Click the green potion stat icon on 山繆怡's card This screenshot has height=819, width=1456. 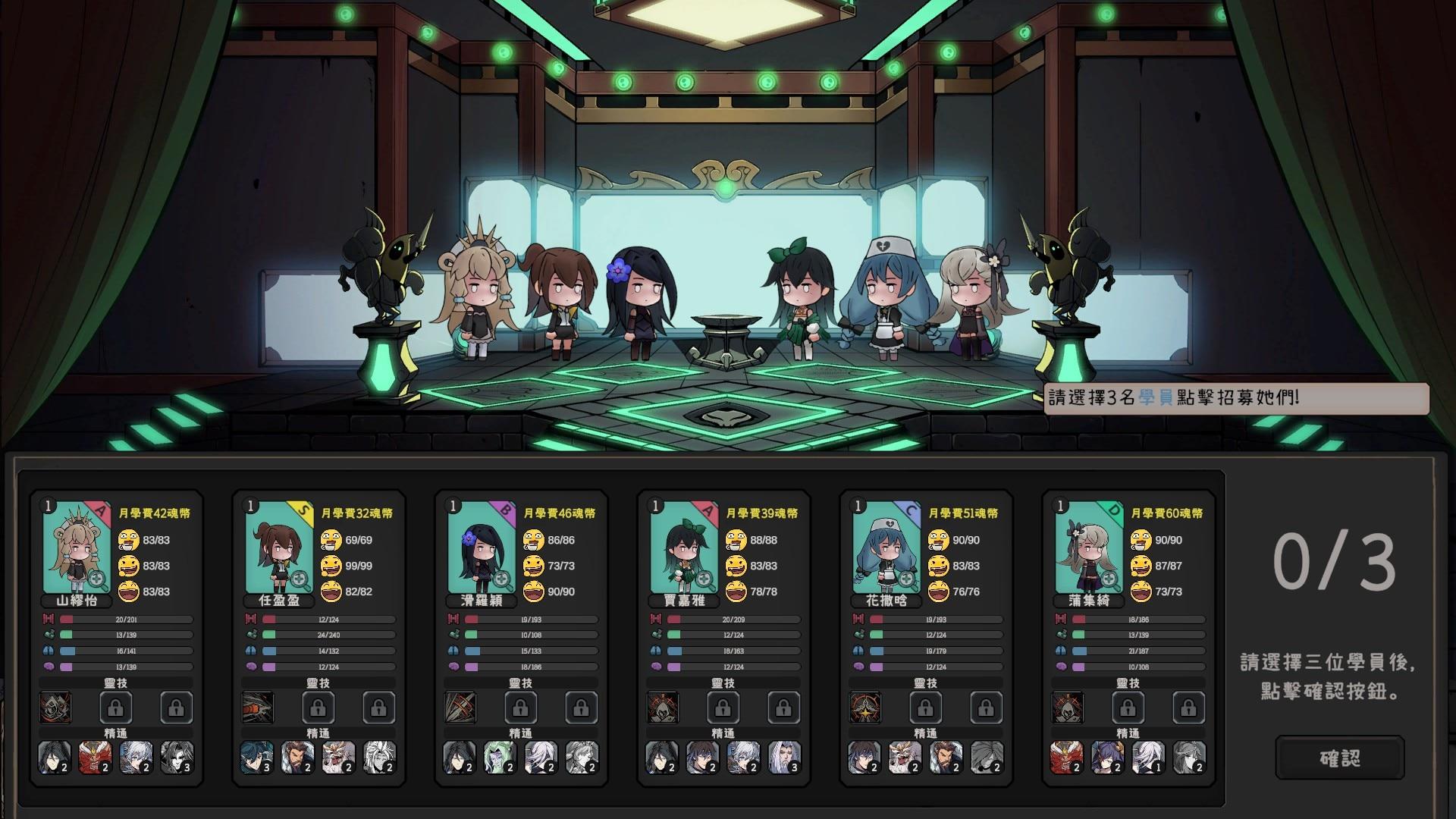[48, 635]
